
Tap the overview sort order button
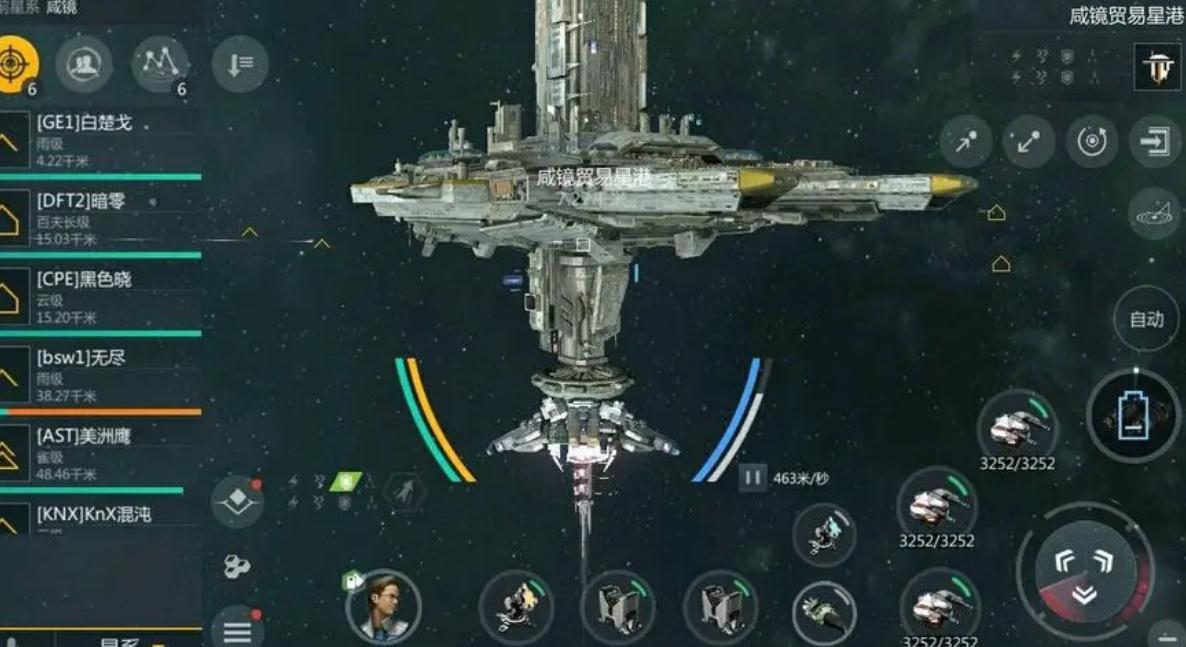(240, 65)
